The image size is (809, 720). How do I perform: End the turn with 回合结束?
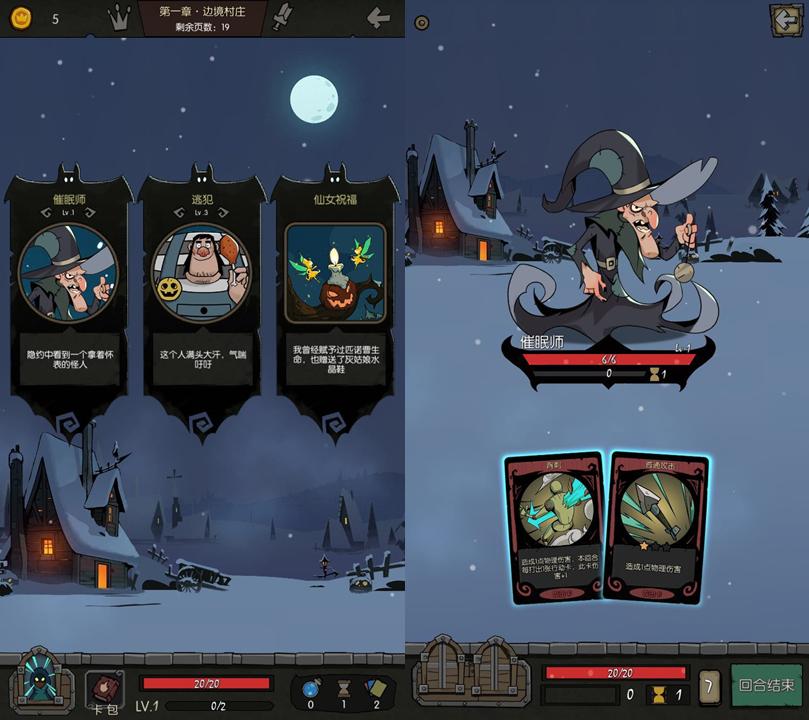(x=767, y=687)
